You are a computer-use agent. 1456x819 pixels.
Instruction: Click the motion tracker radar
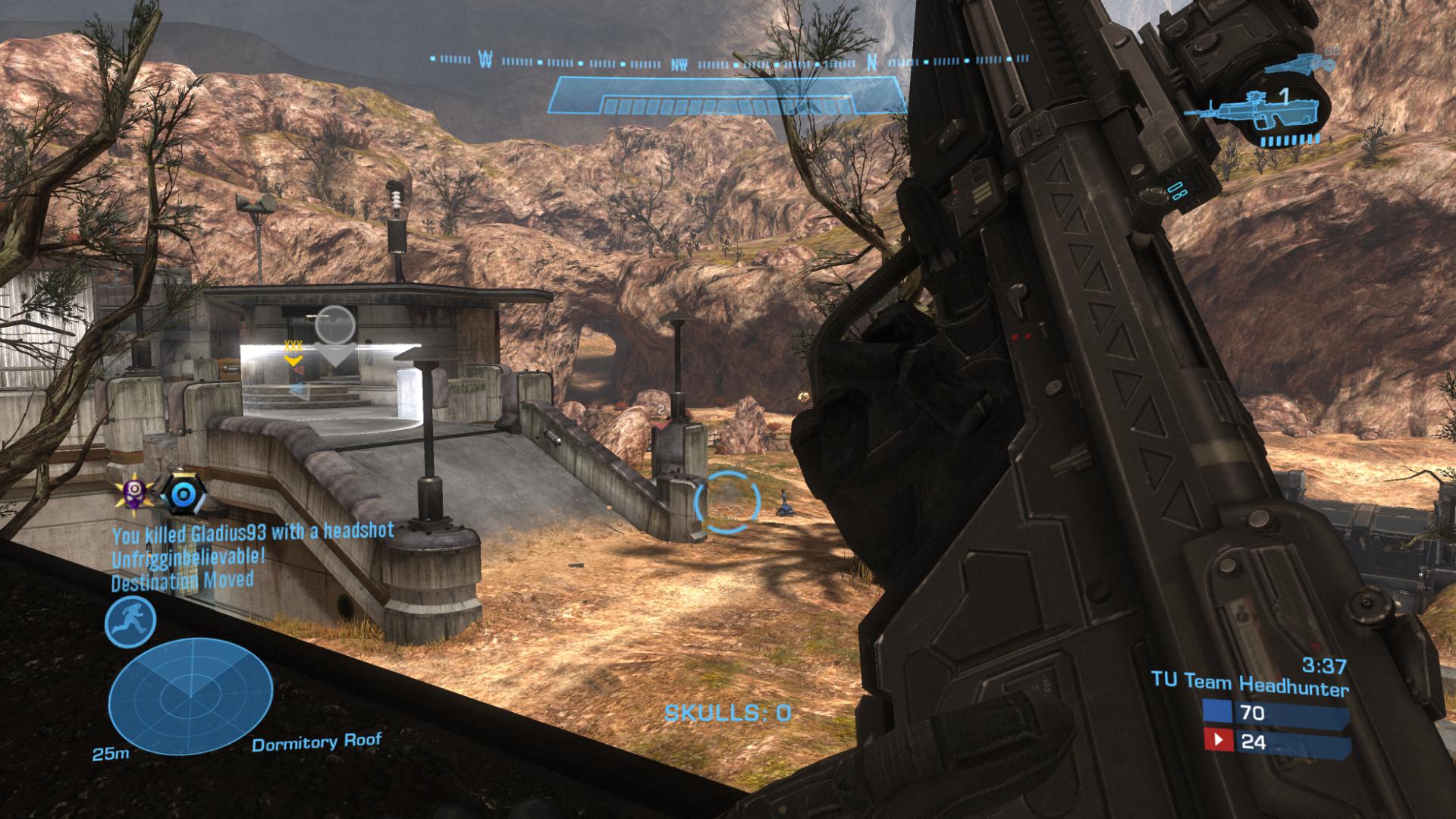(190, 695)
